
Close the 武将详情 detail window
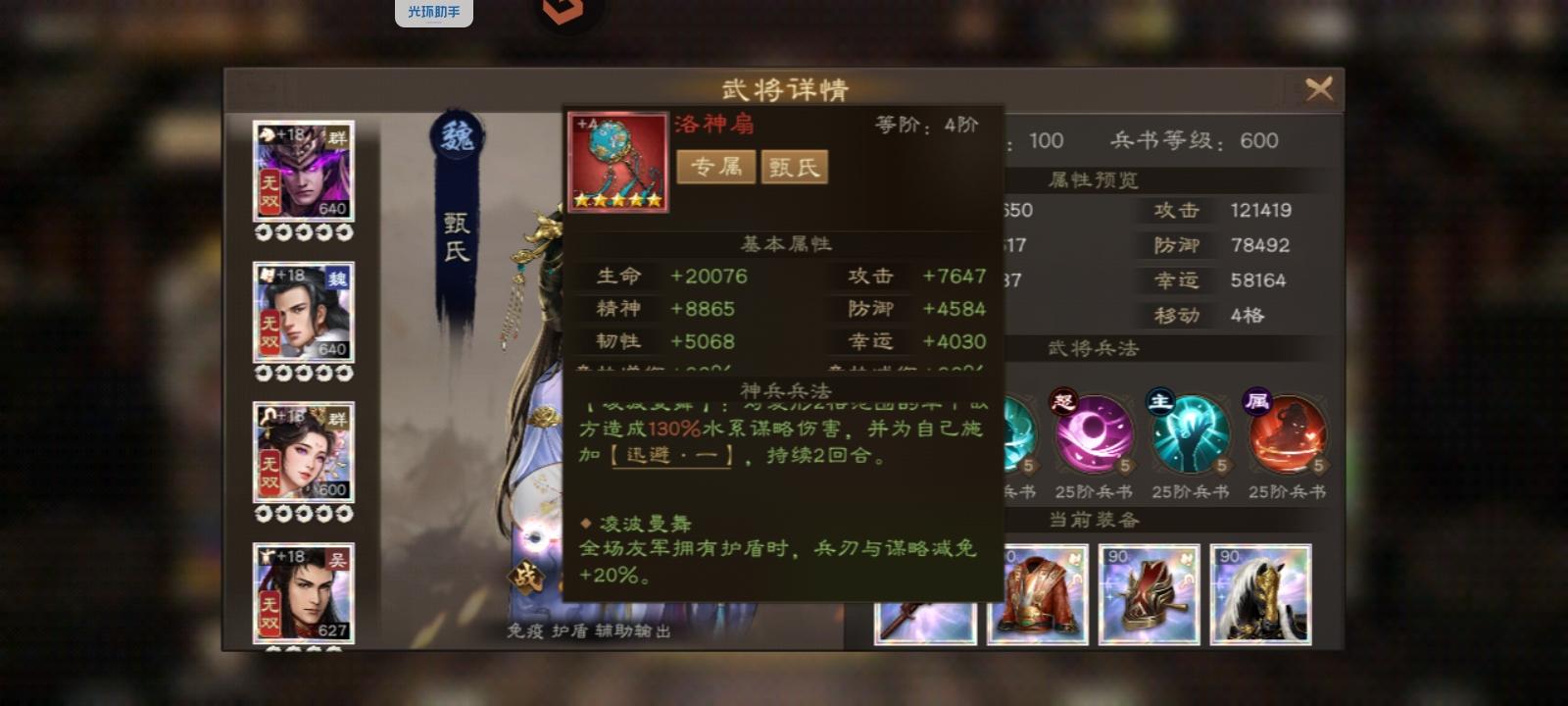tap(1320, 88)
